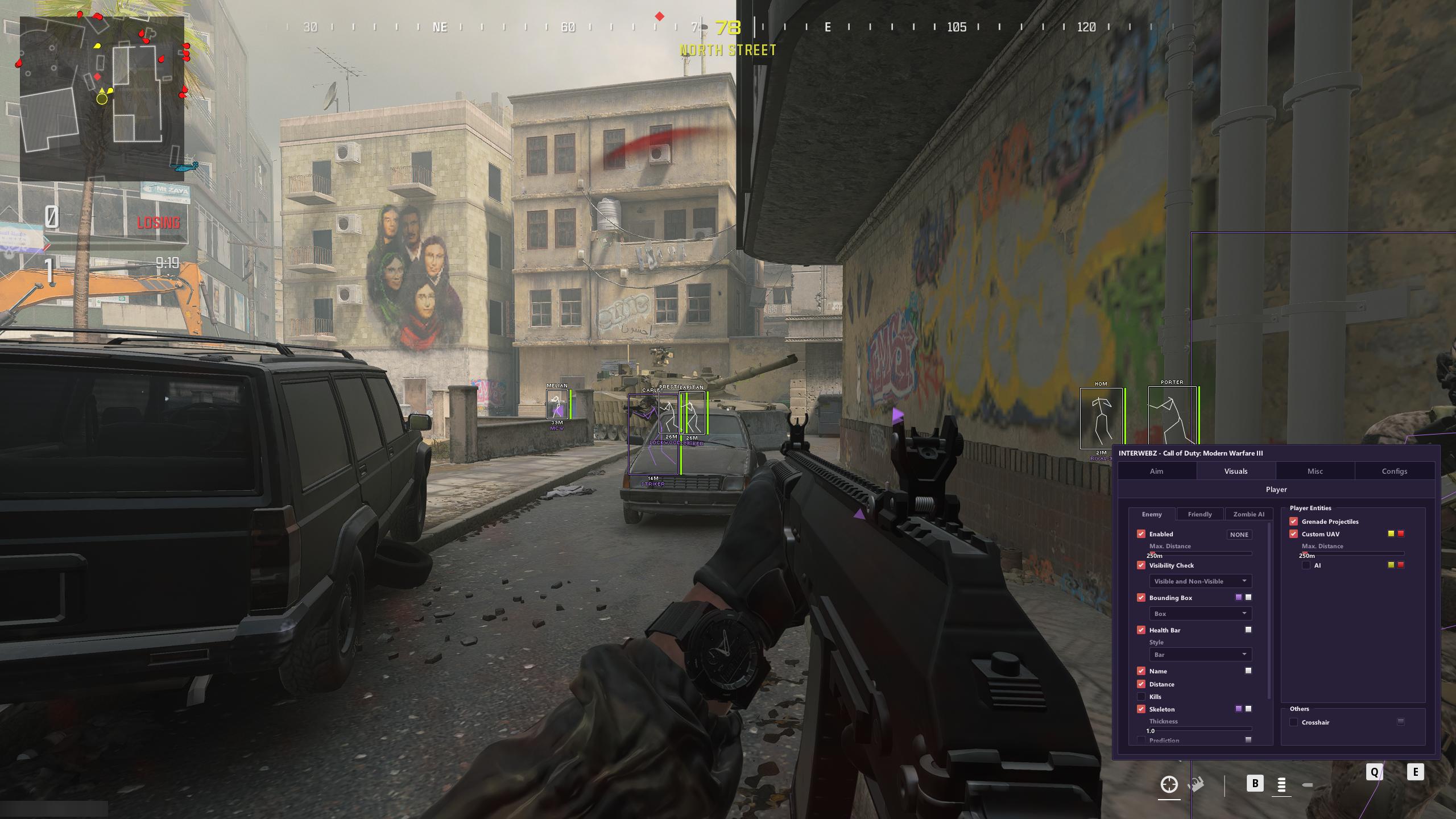Disable the Skeleton checkbox
This screenshot has width=1456, height=819.
[x=1141, y=709]
